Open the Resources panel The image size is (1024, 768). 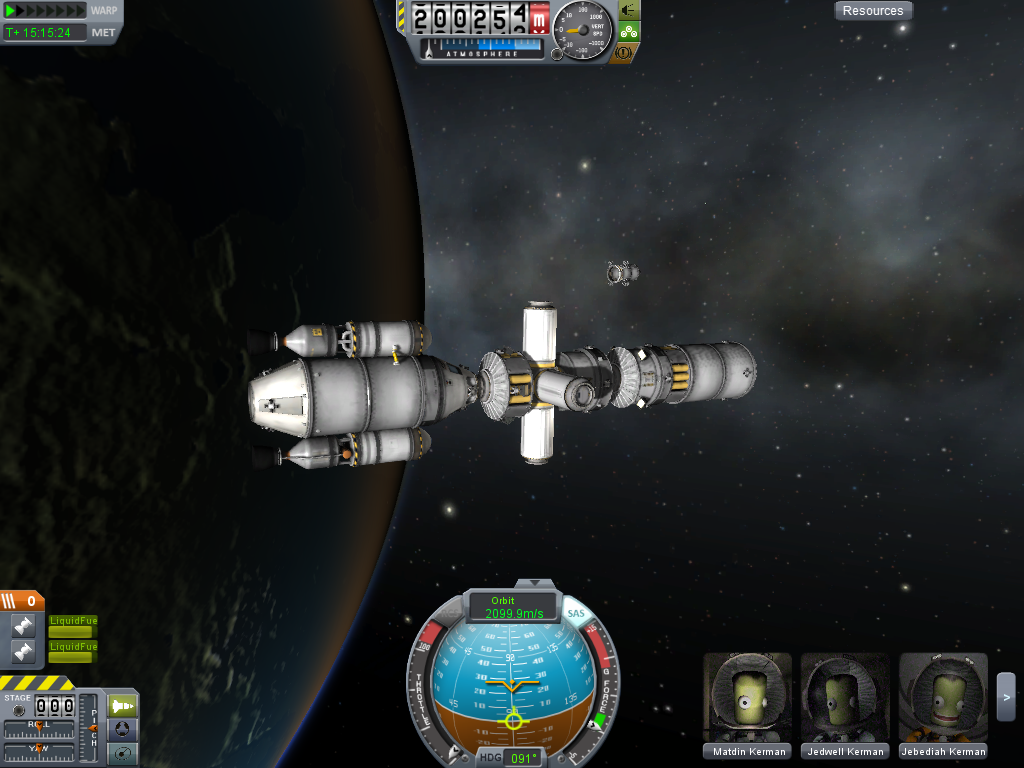pos(873,11)
